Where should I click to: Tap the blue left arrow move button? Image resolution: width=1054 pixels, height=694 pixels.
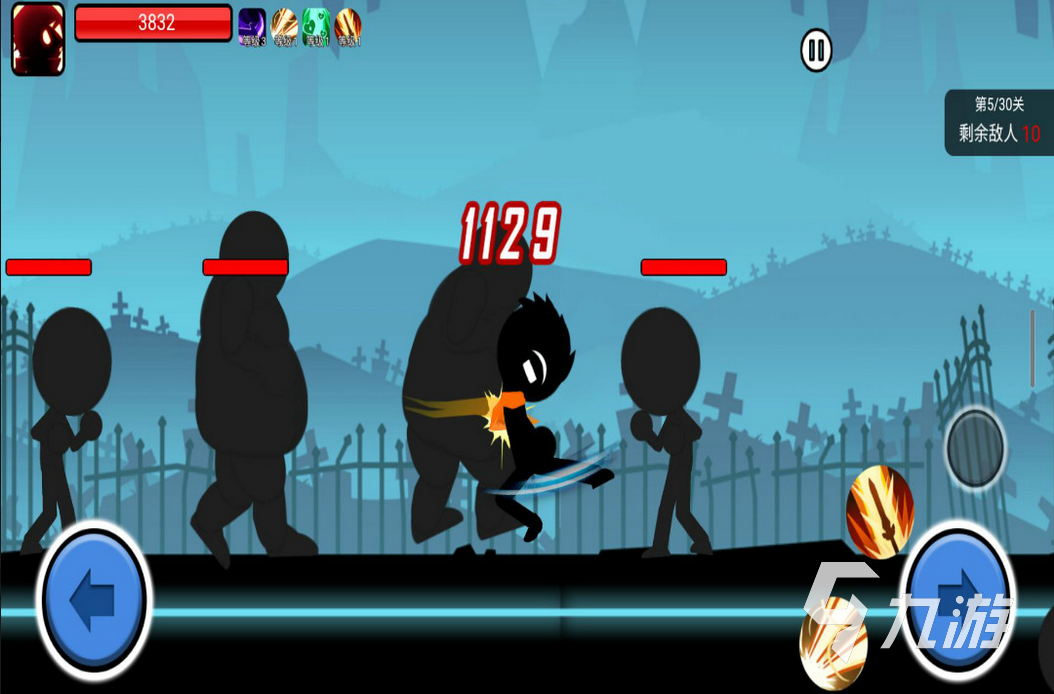(94, 600)
